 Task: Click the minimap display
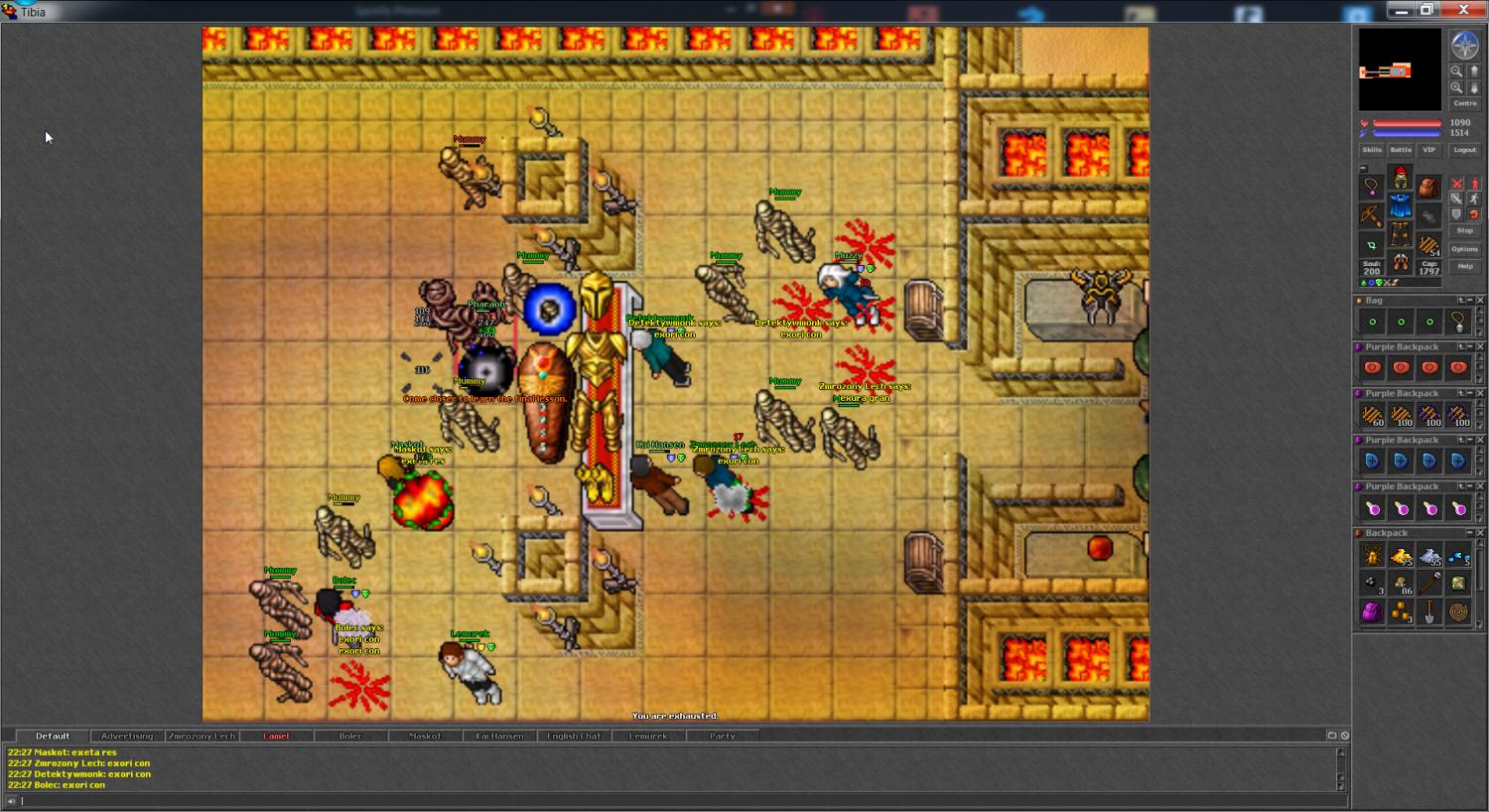(x=1400, y=69)
